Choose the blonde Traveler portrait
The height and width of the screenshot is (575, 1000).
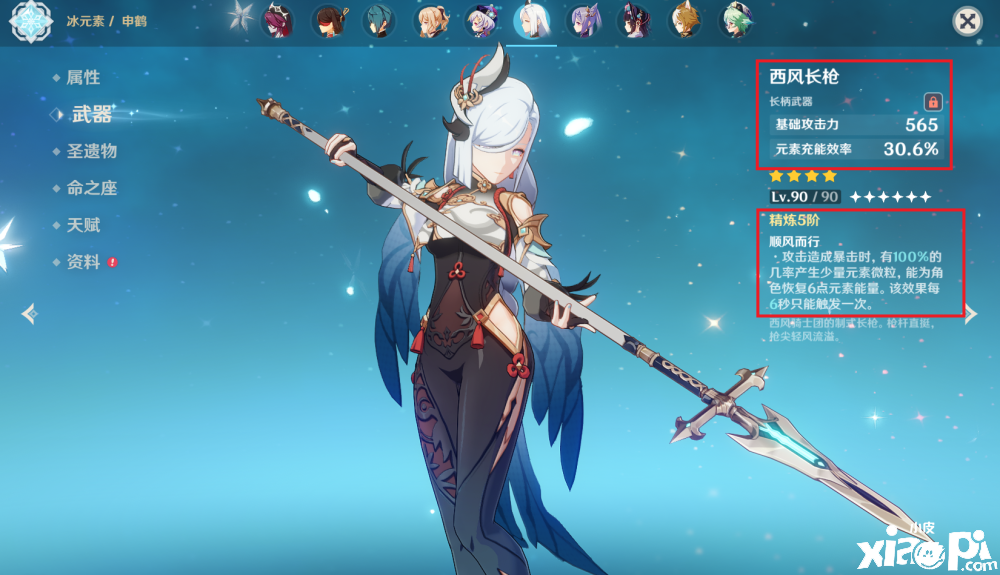[431, 21]
